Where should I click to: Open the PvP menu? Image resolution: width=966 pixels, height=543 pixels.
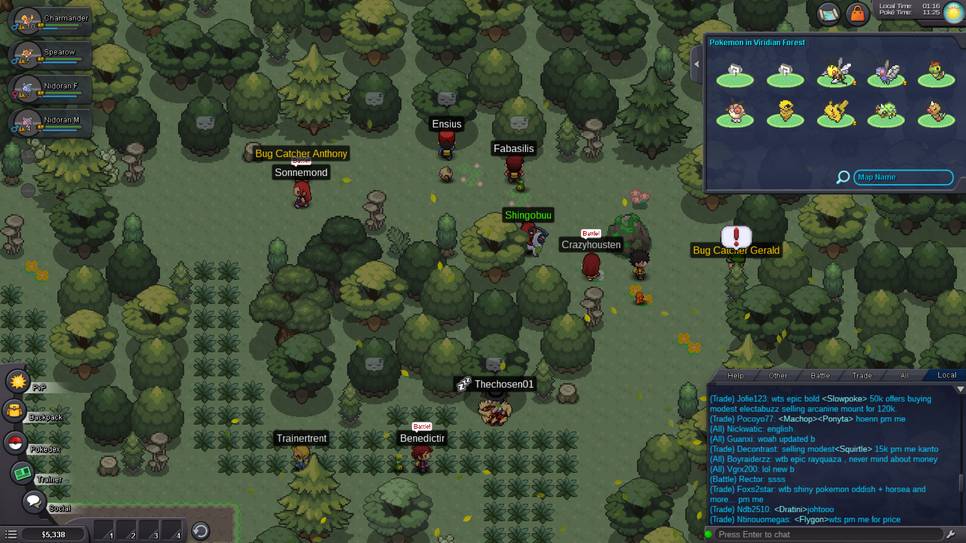pyautogui.click(x=18, y=381)
